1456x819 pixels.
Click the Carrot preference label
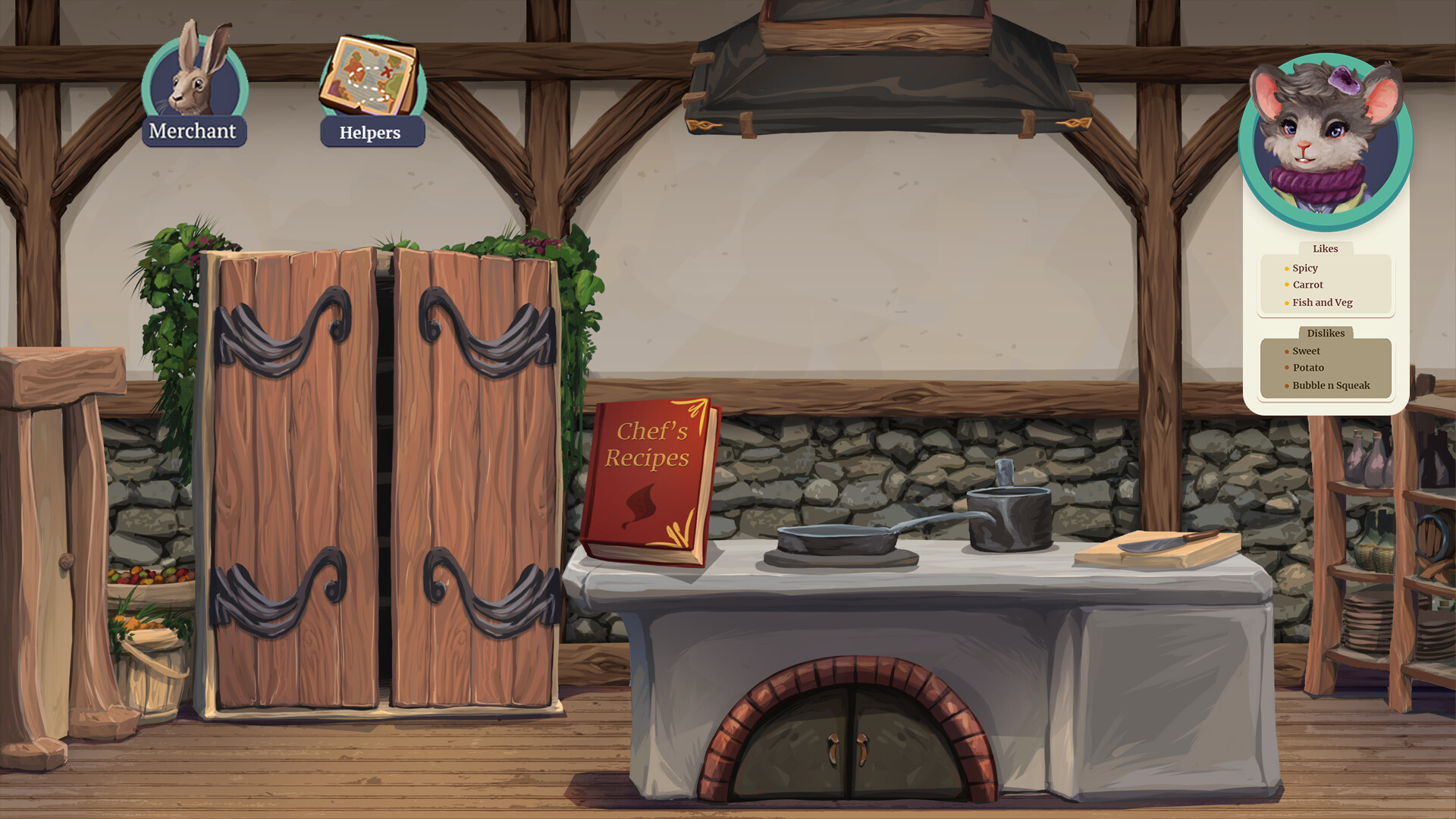tap(1308, 284)
